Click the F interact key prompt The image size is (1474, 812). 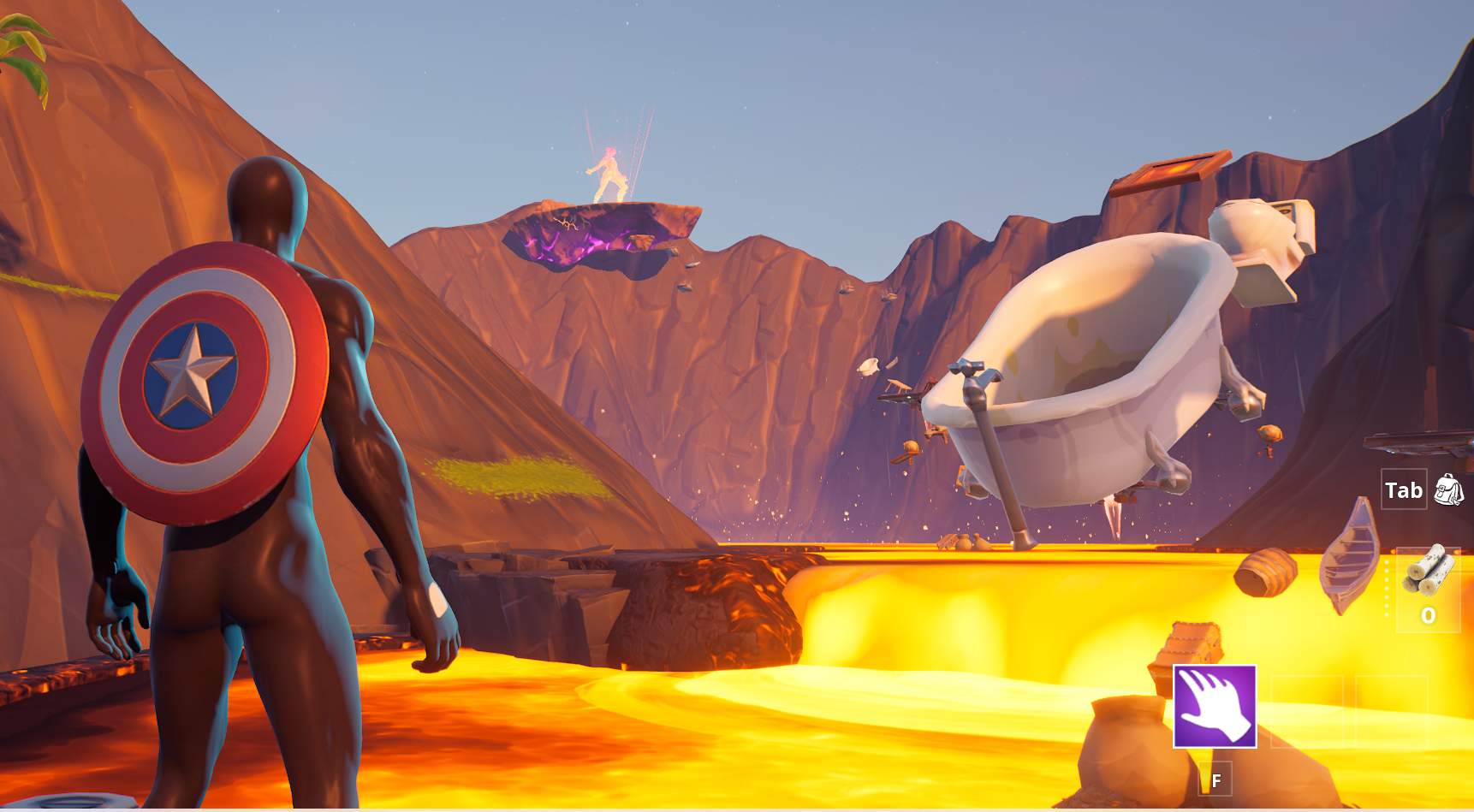click(1215, 781)
